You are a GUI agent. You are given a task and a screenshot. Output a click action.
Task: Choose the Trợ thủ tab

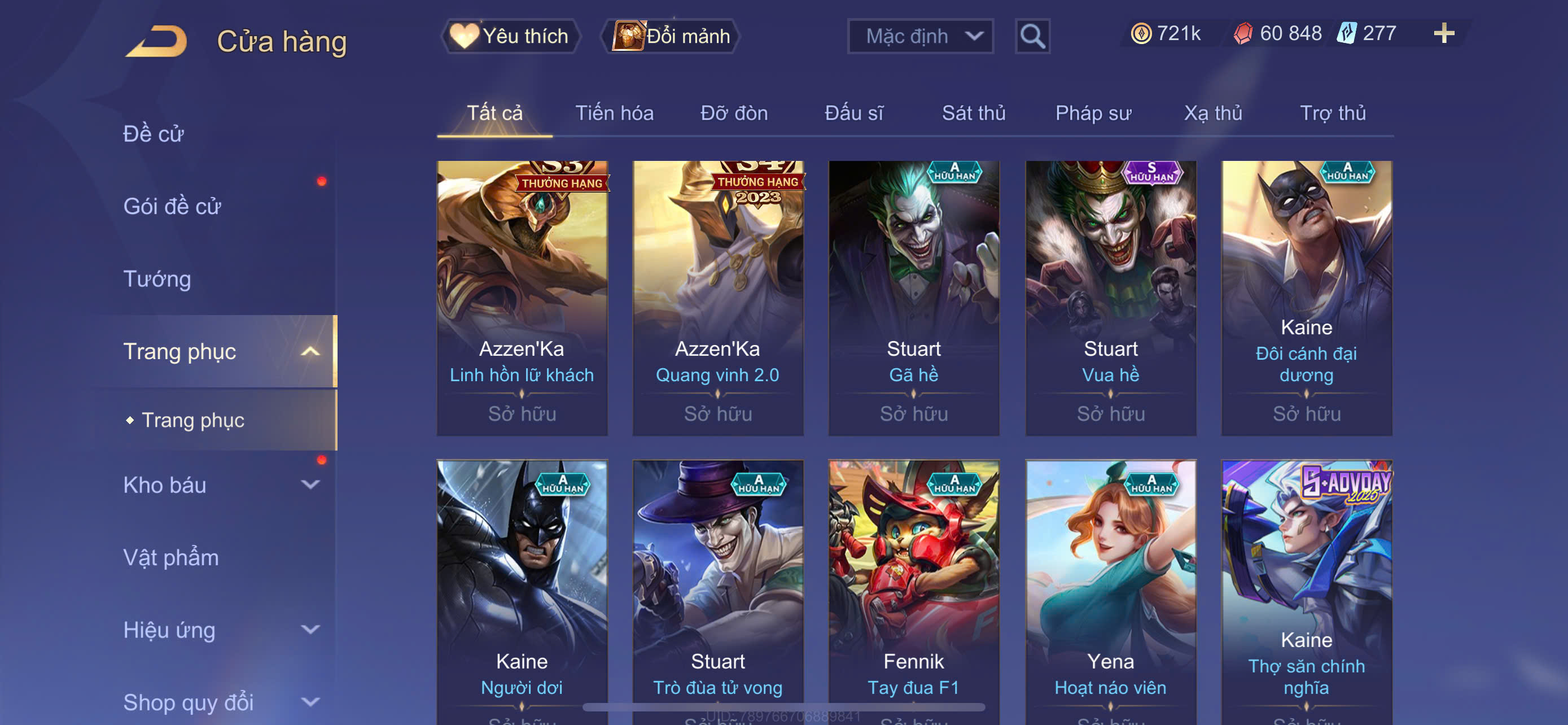(1332, 113)
